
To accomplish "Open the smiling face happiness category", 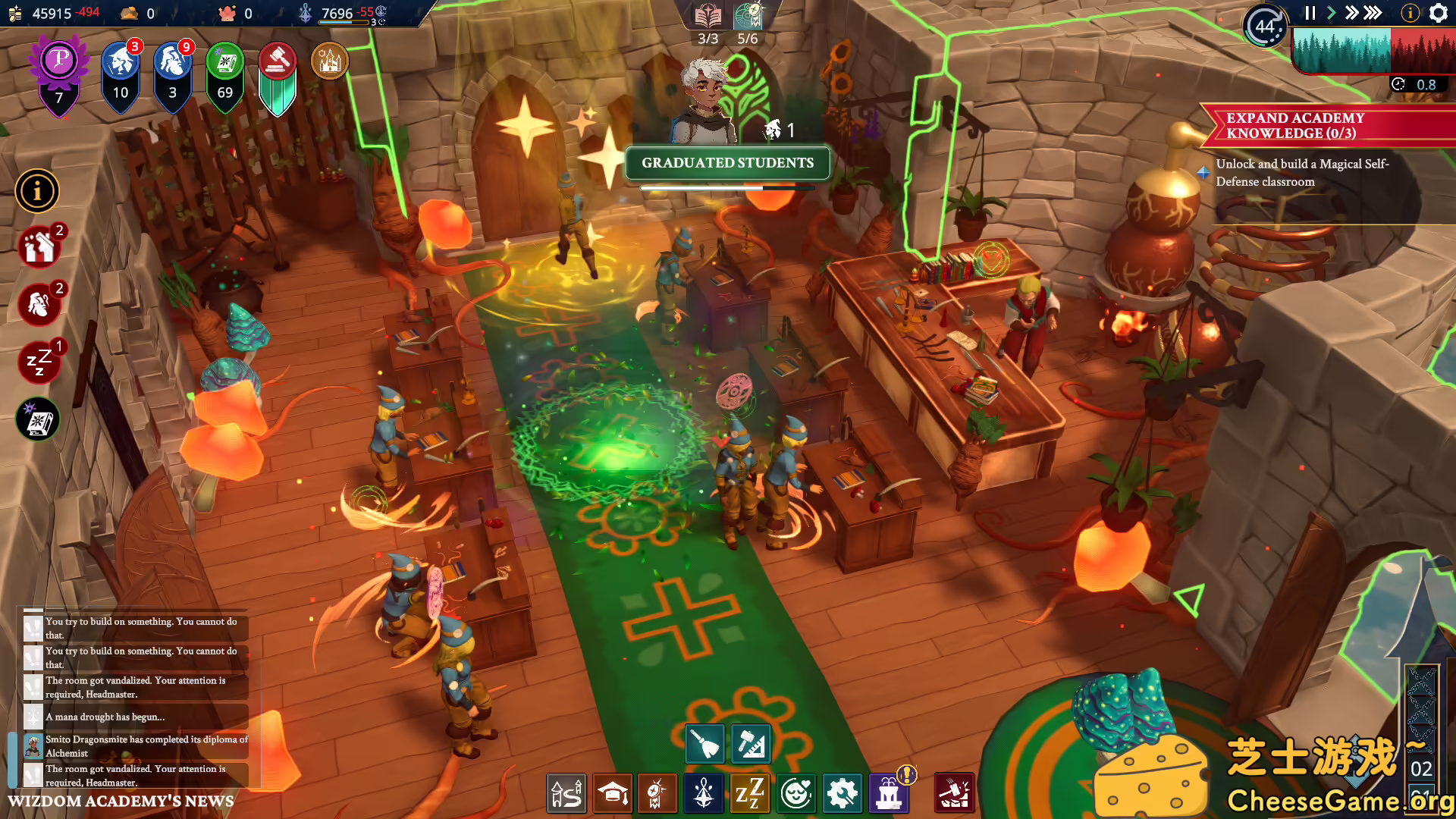I will click(796, 793).
